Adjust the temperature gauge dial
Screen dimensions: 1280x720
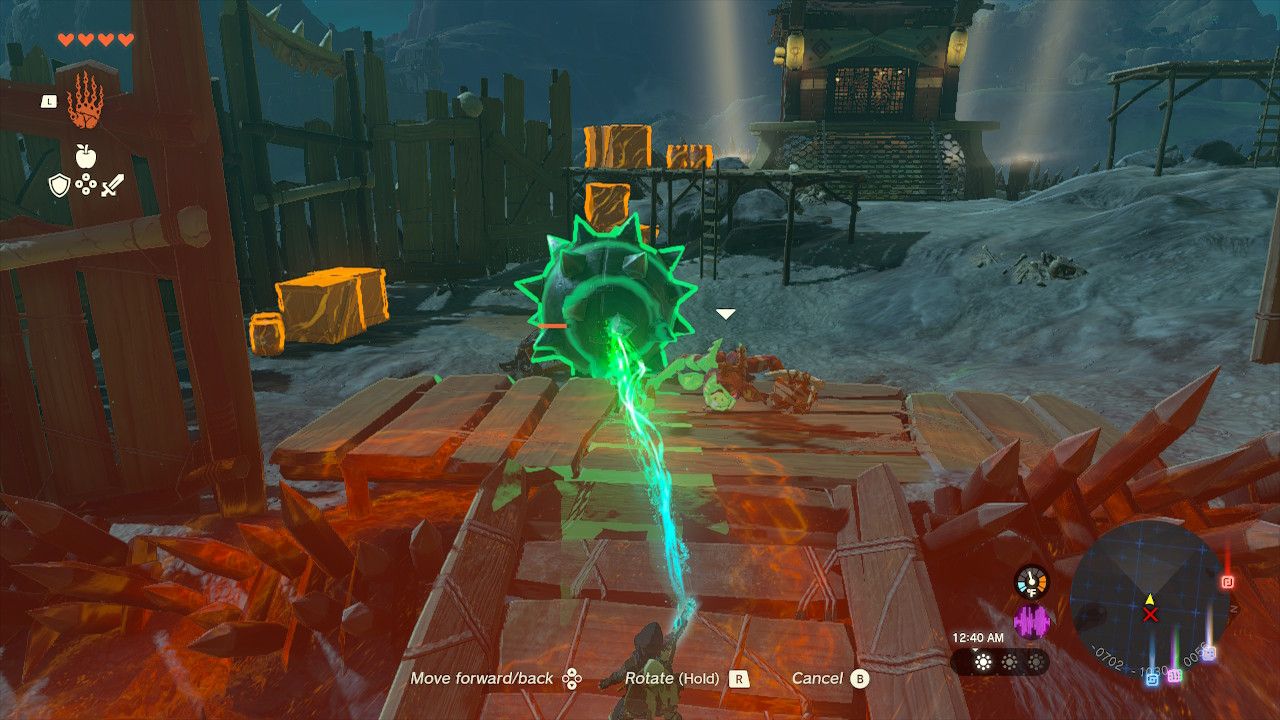pos(1031,581)
